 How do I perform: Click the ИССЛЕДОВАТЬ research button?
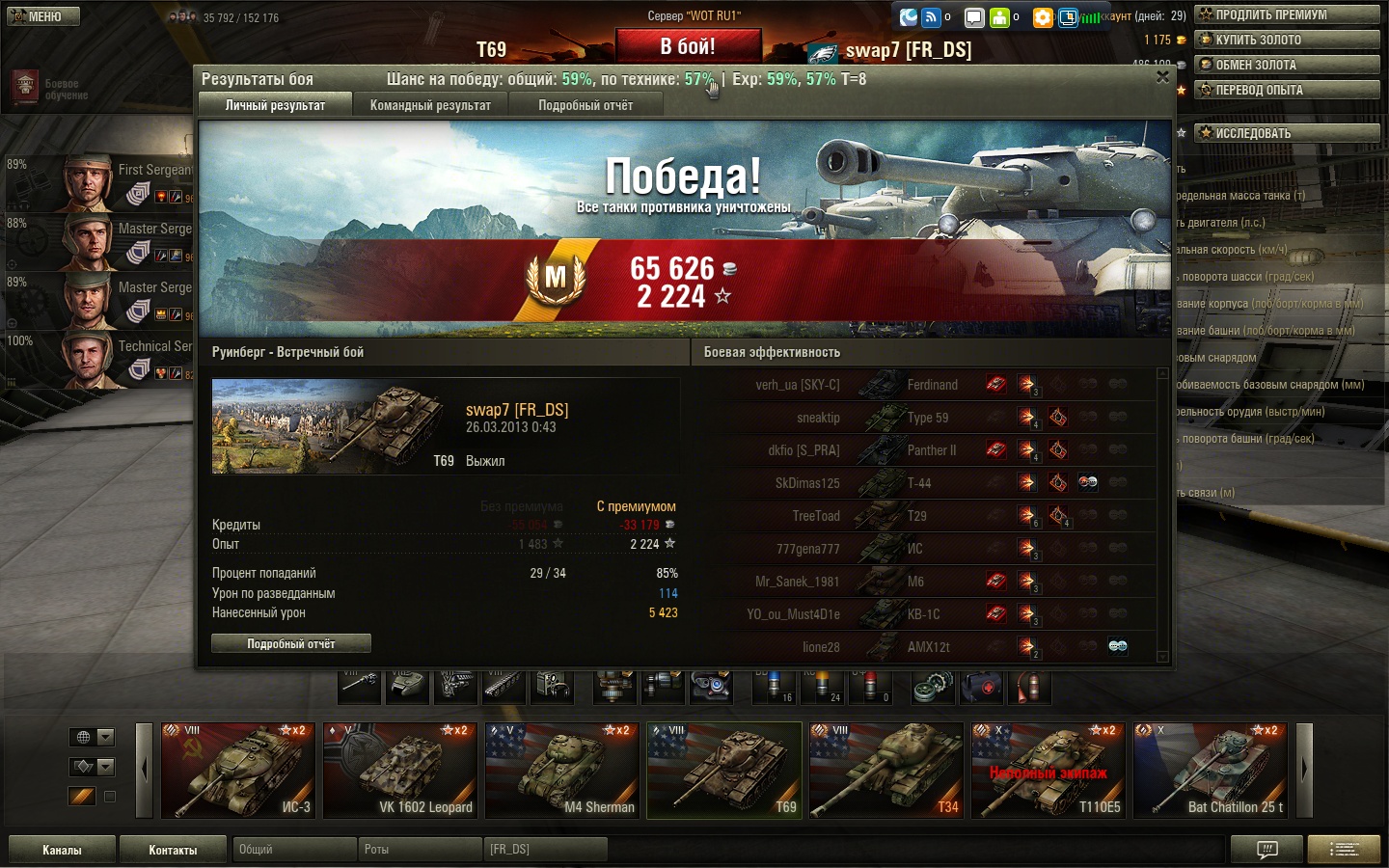(x=1287, y=133)
